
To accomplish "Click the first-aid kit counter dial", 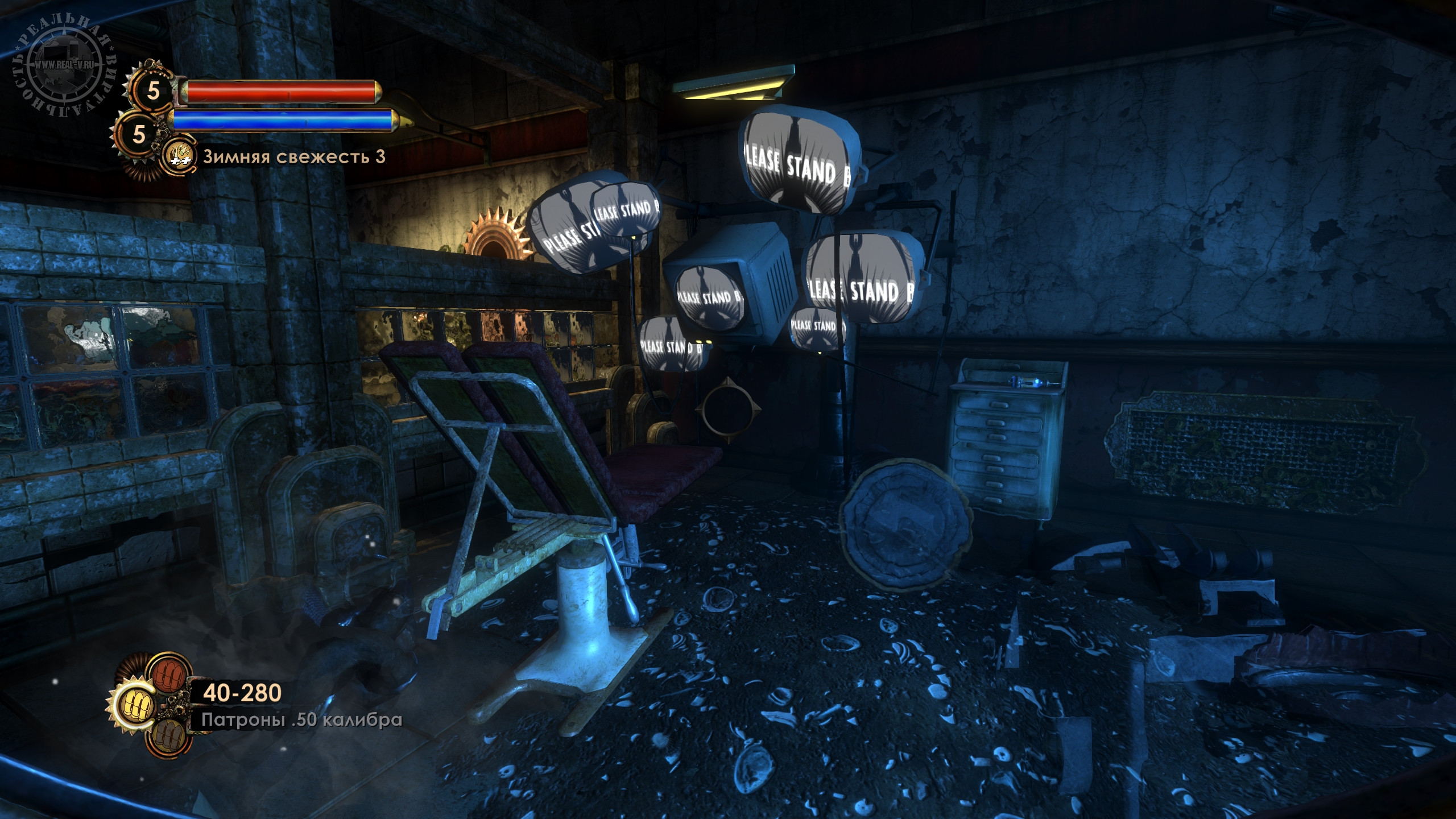I will pyautogui.click(x=154, y=91).
